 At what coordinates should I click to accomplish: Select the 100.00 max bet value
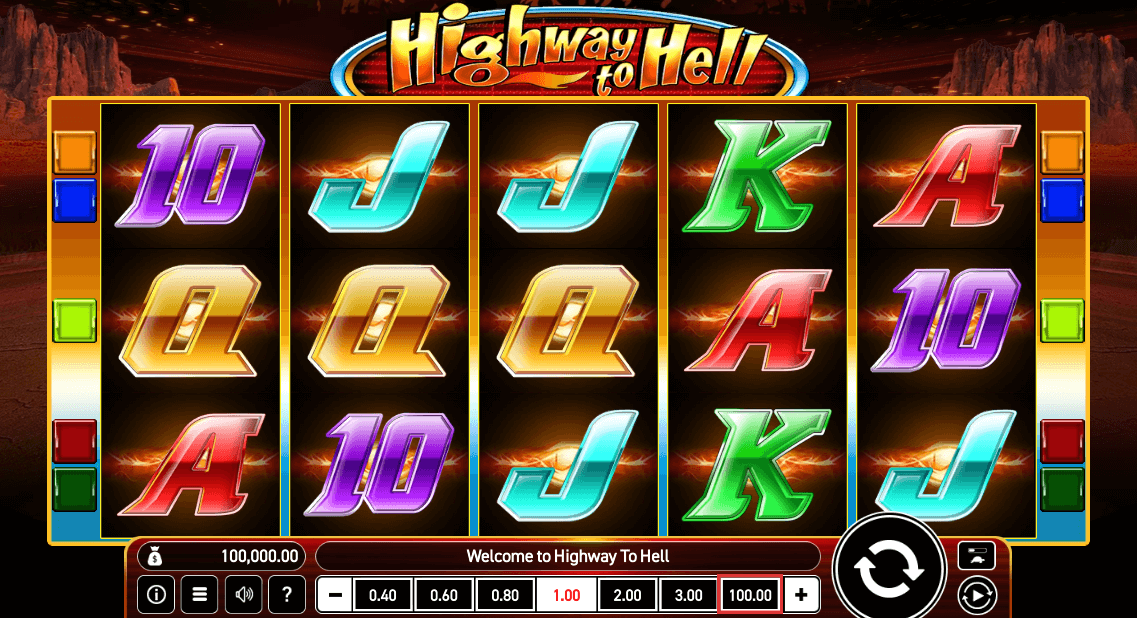(750, 595)
